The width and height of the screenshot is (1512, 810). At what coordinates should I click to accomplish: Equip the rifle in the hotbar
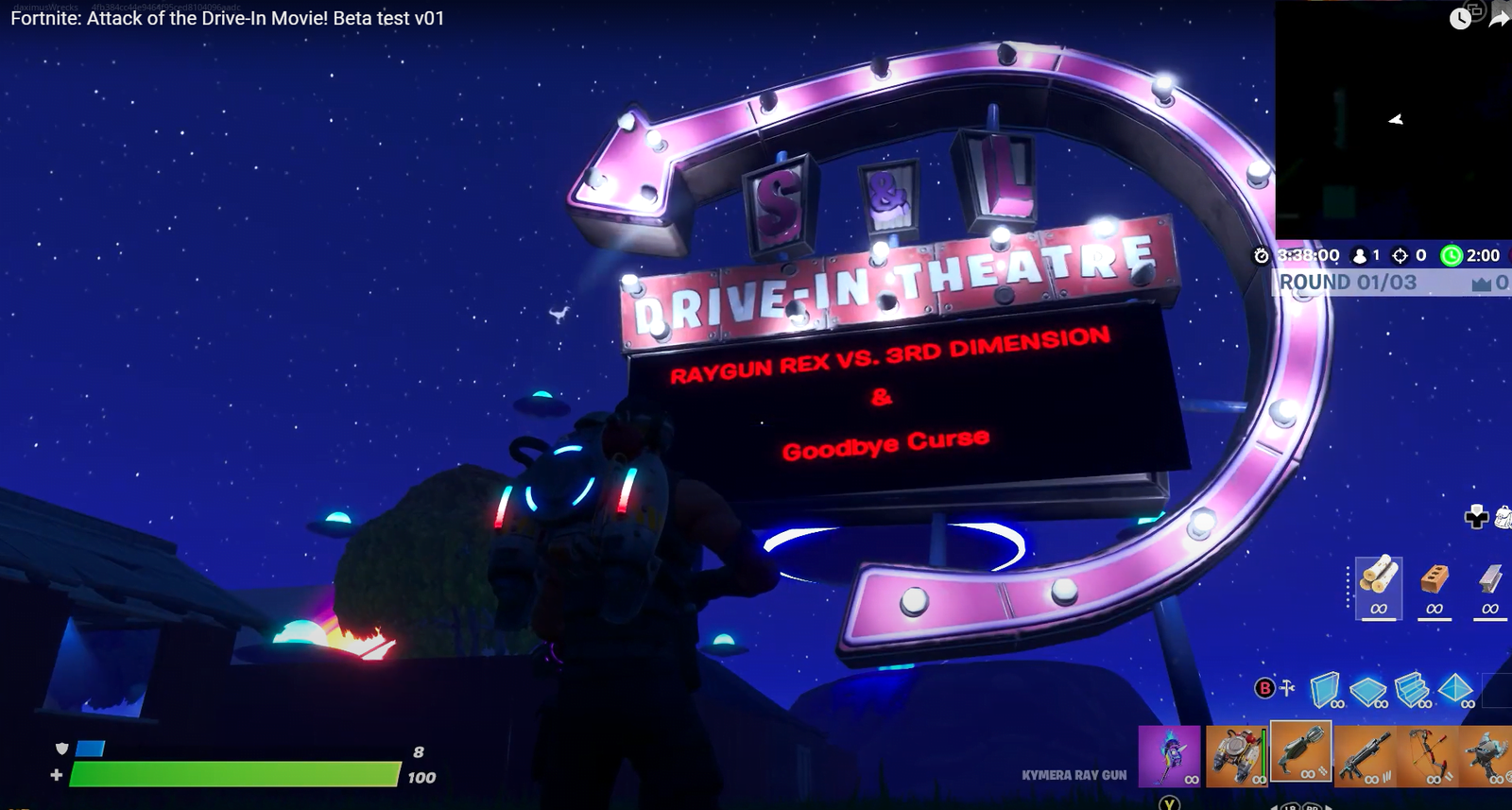1365,755
